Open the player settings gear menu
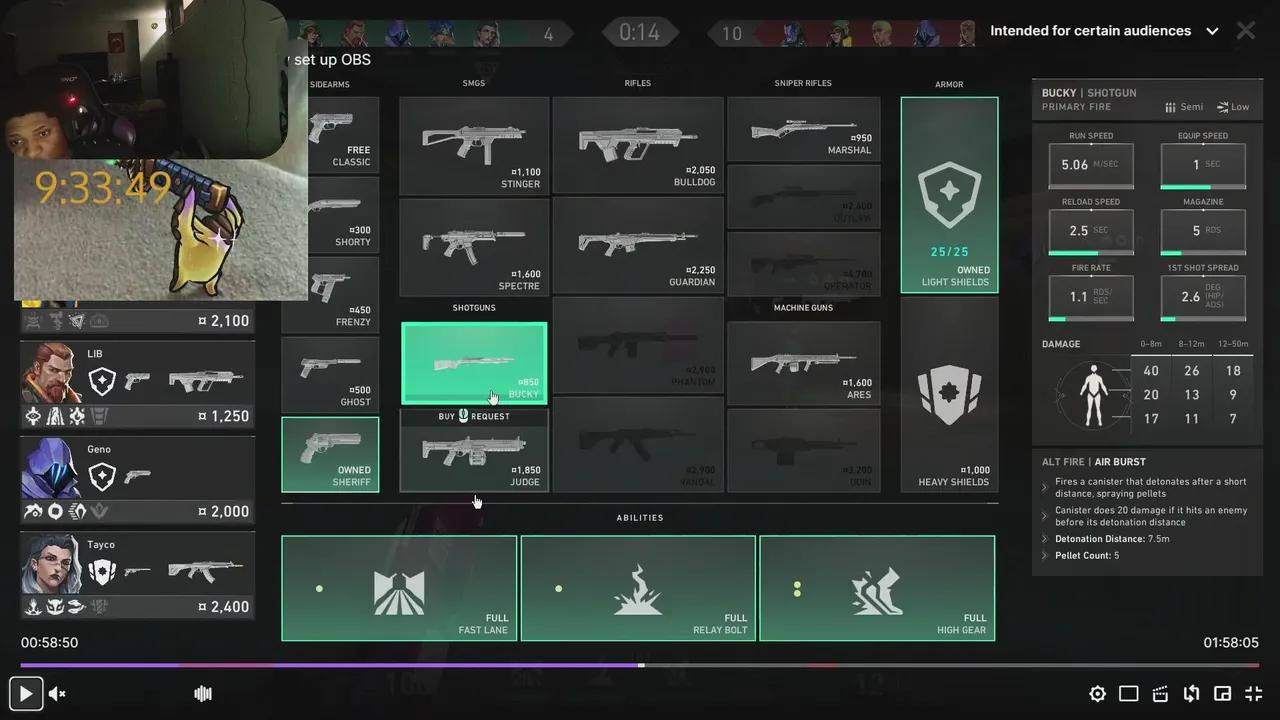 tap(1097, 693)
